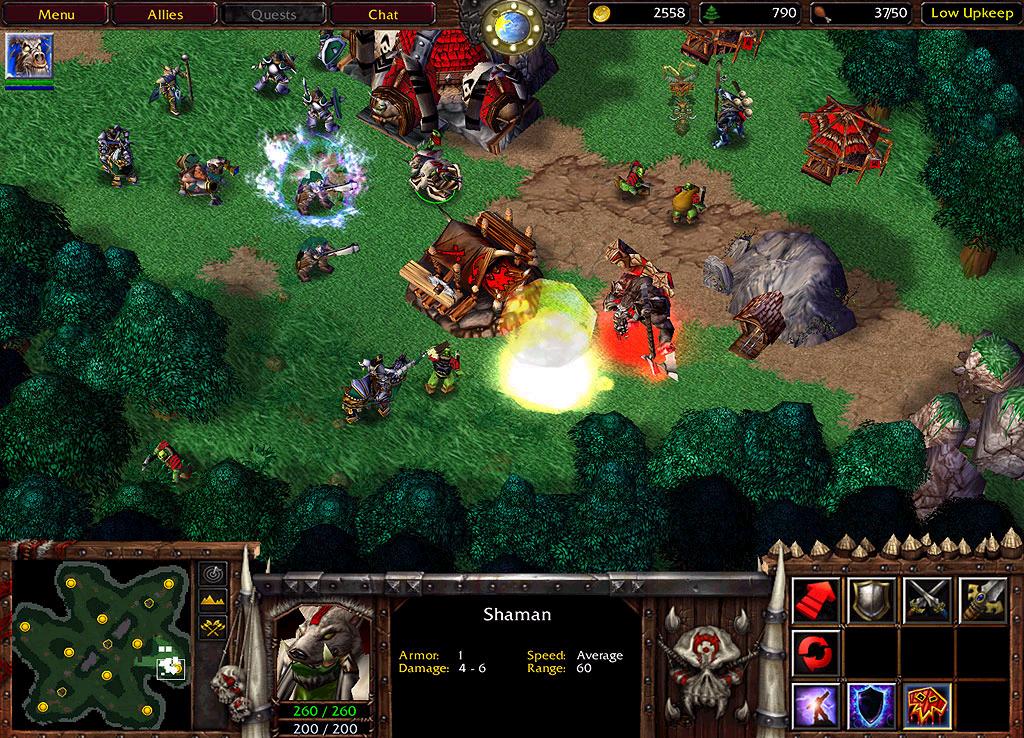Activate the Lightning Shield spell
Screen dimensions: 1024x738
pos(871,706)
